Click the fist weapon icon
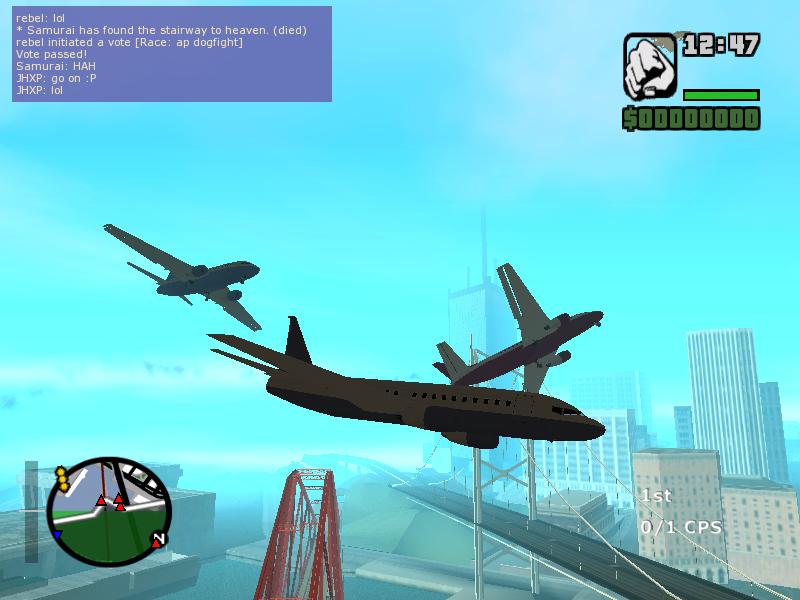This screenshot has height=600, width=800. [649, 68]
